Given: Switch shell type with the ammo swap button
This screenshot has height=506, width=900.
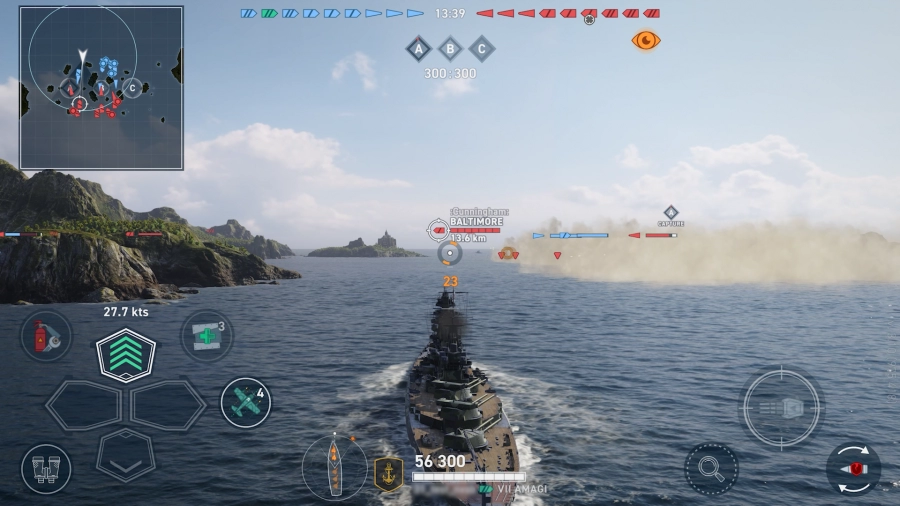Looking at the screenshot, I should coord(853,468).
